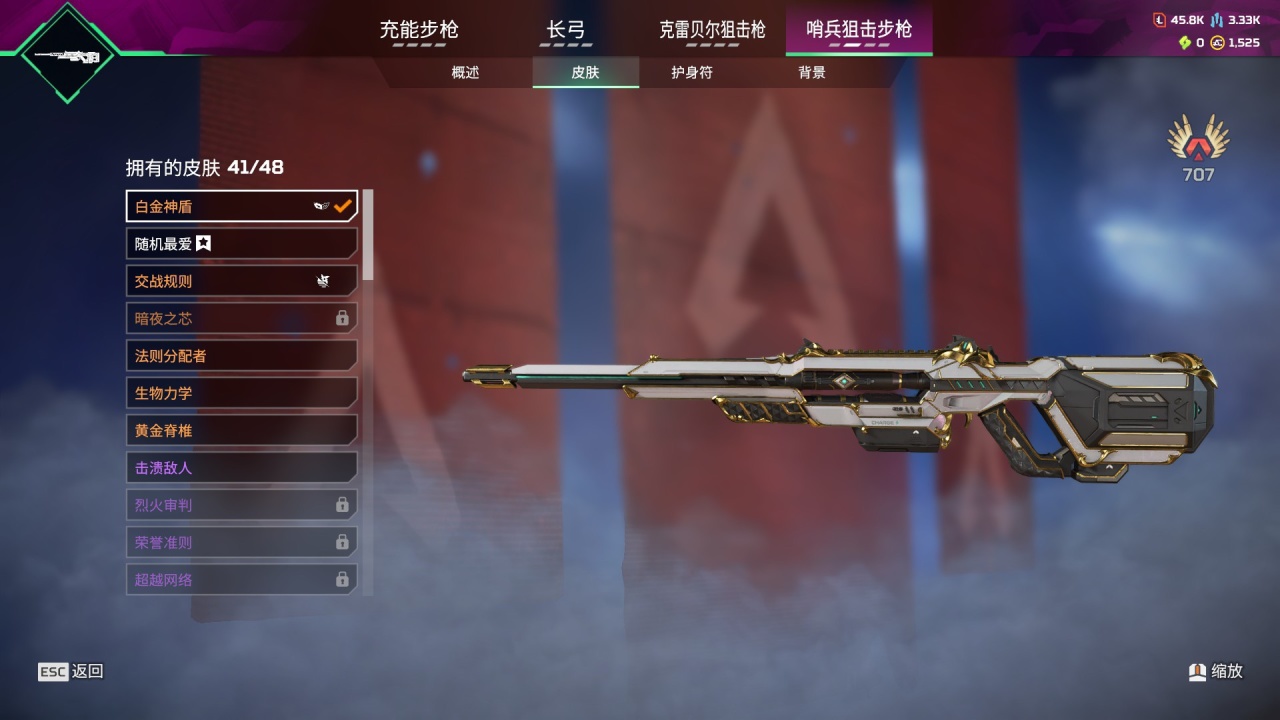Screen dimensions: 1280x720
Task: Choose the locked 荣誉准则 skin
Action: click(x=241, y=542)
